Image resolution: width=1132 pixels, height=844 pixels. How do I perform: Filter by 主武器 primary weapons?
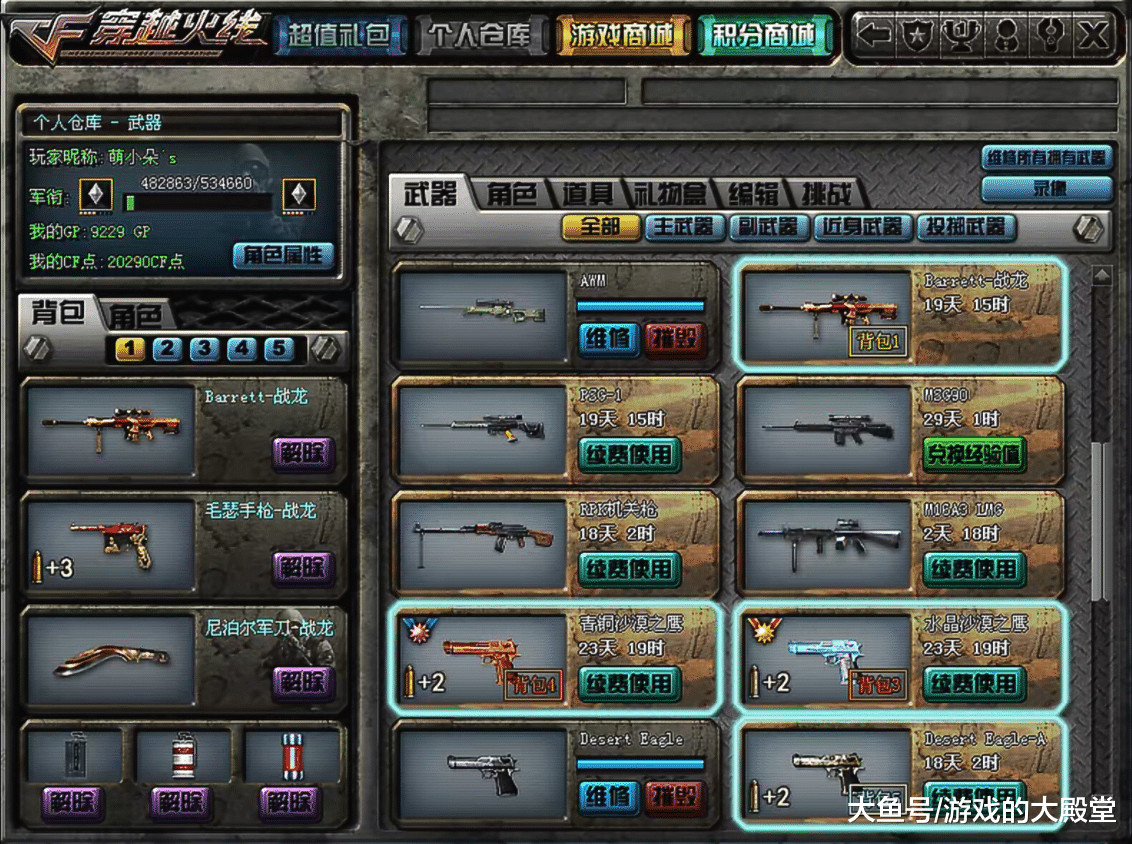click(685, 227)
